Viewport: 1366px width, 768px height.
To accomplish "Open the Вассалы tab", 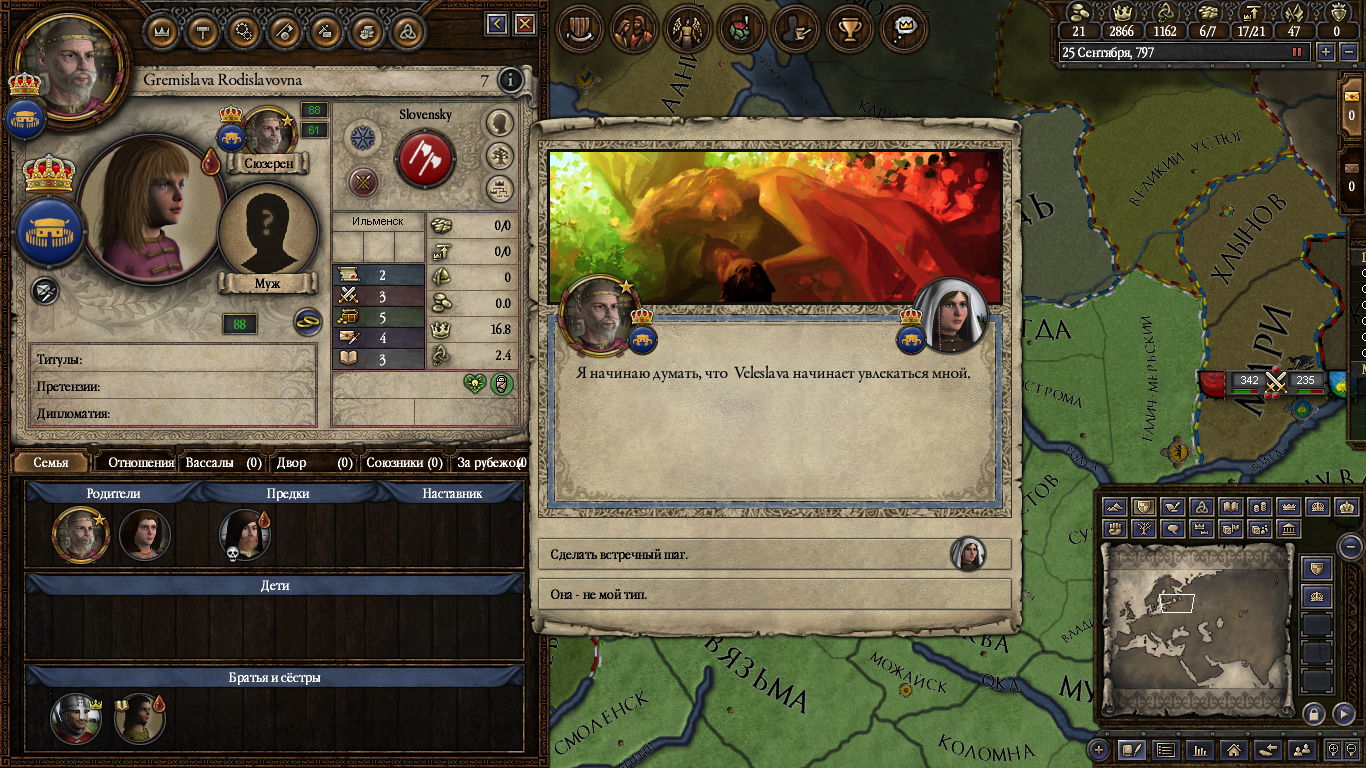I will 223,463.
